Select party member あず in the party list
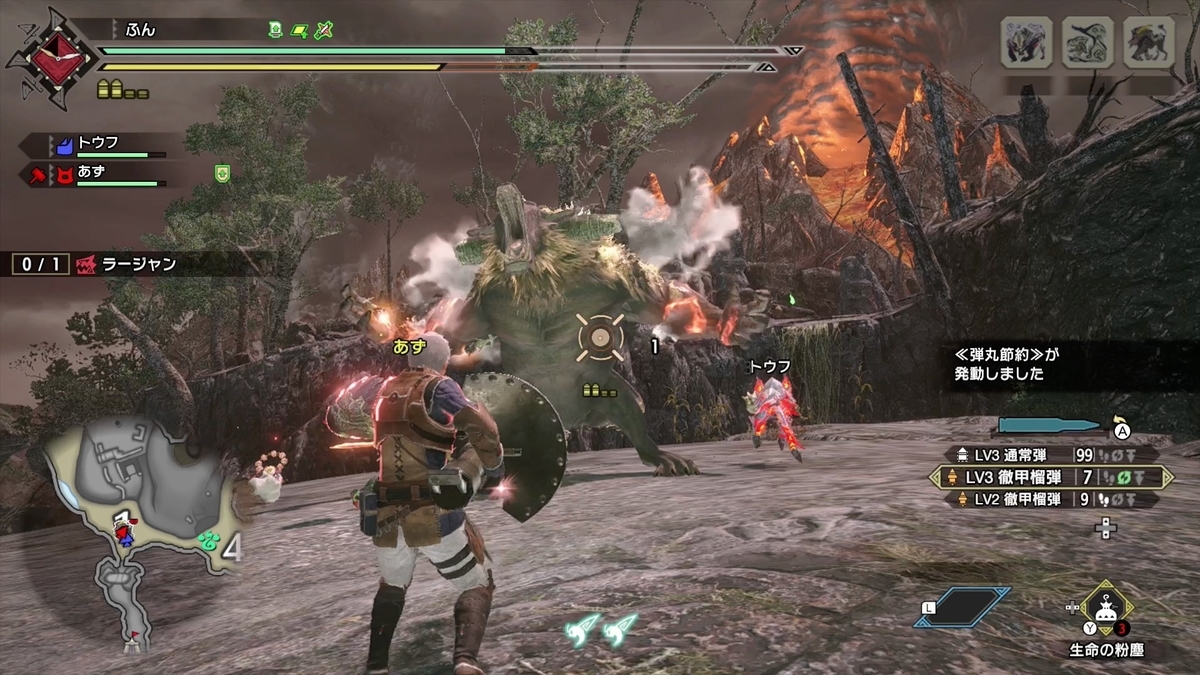Image resolution: width=1200 pixels, height=675 pixels. click(98, 174)
